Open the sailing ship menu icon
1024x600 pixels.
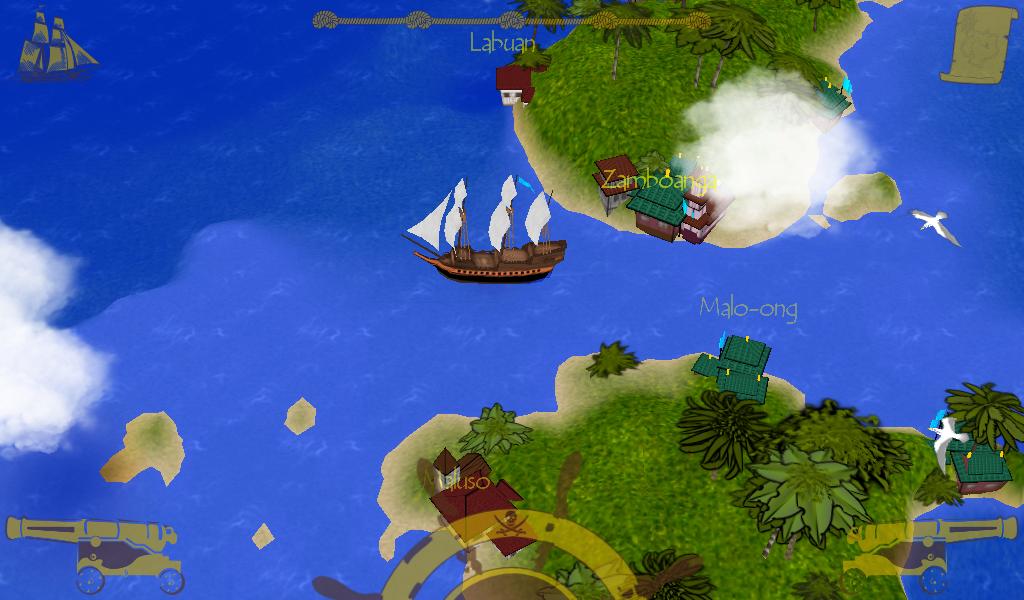56,45
